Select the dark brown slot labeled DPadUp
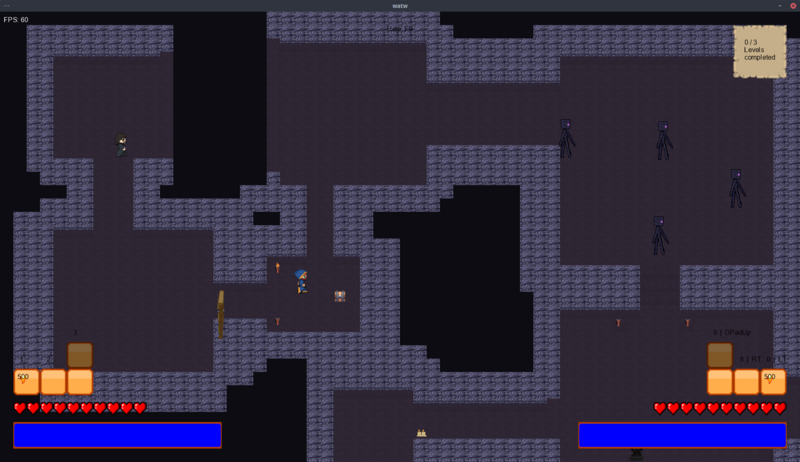Image resolution: width=800 pixels, height=462 pixels. click(x=720, y=355)
